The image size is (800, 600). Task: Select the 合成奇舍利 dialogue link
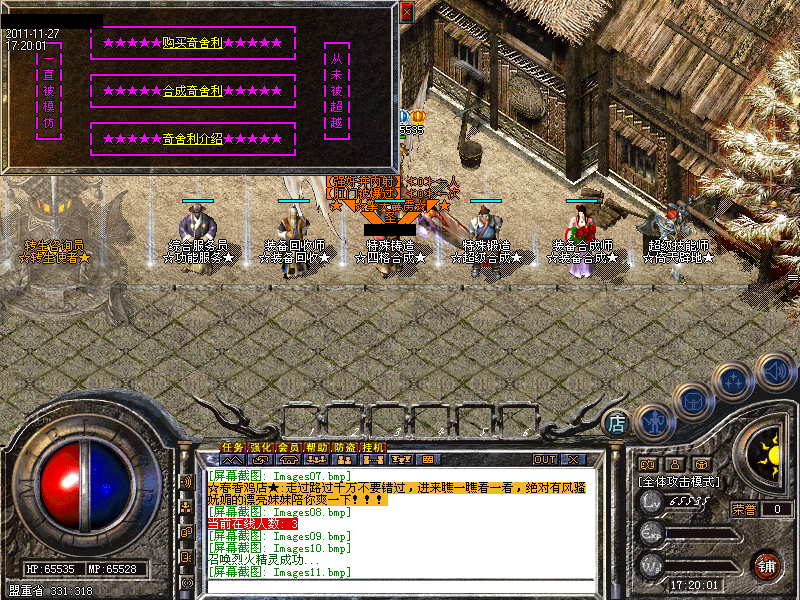click(x=193, y=91)
